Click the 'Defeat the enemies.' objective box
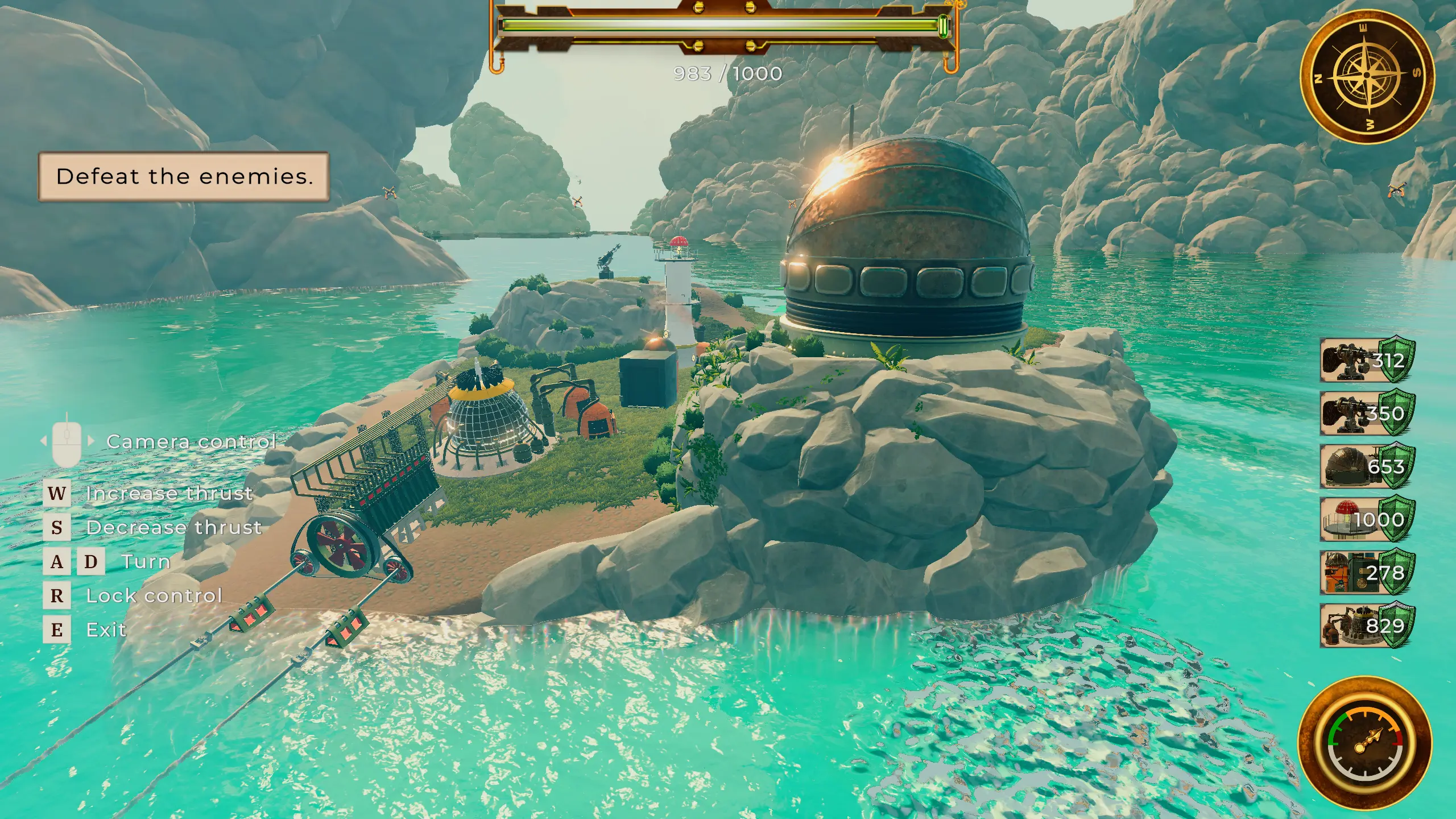The image size is (1456, 819). (x=184, y=176)
